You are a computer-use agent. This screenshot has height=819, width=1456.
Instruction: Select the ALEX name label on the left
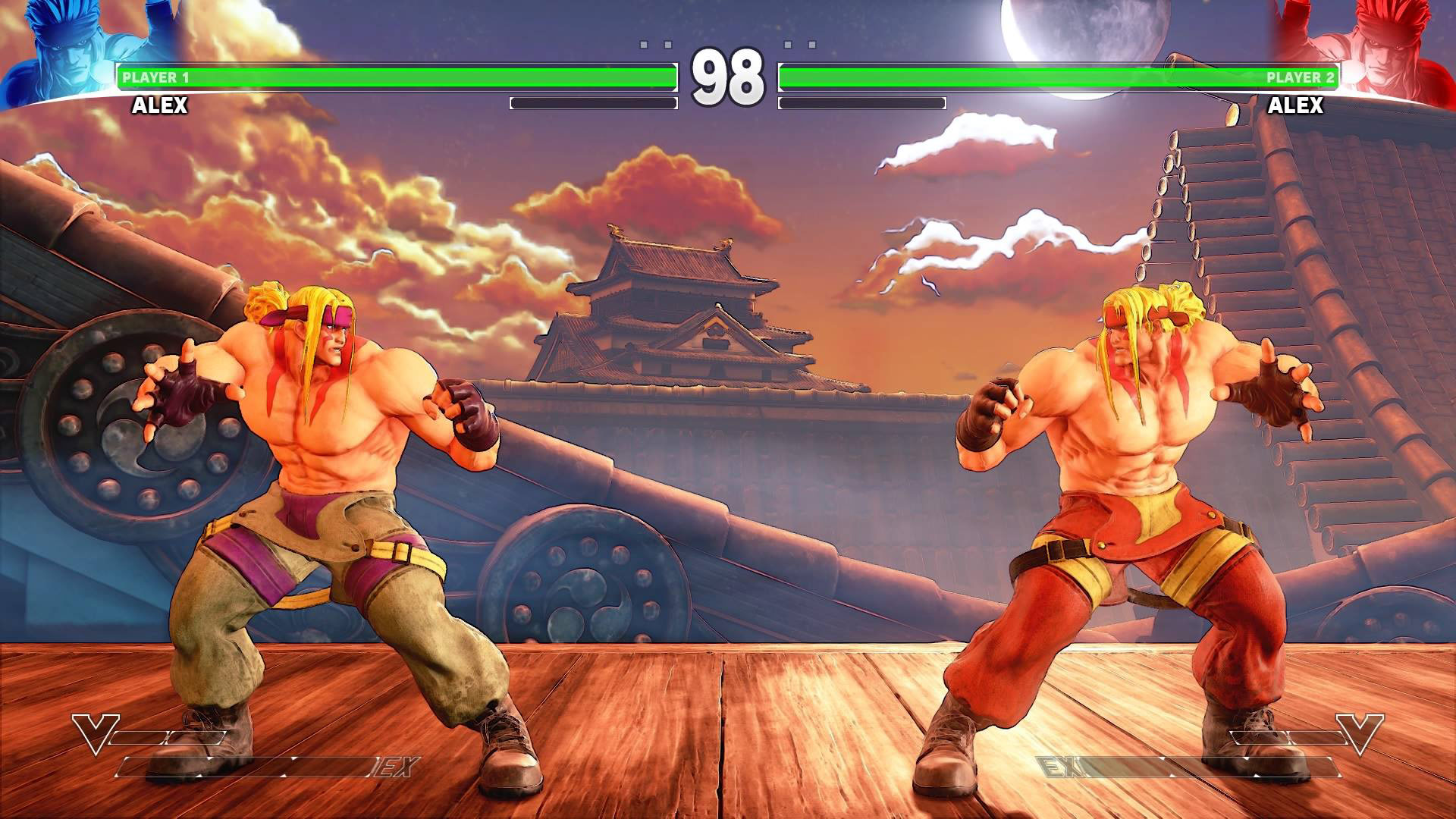point(159,106)
